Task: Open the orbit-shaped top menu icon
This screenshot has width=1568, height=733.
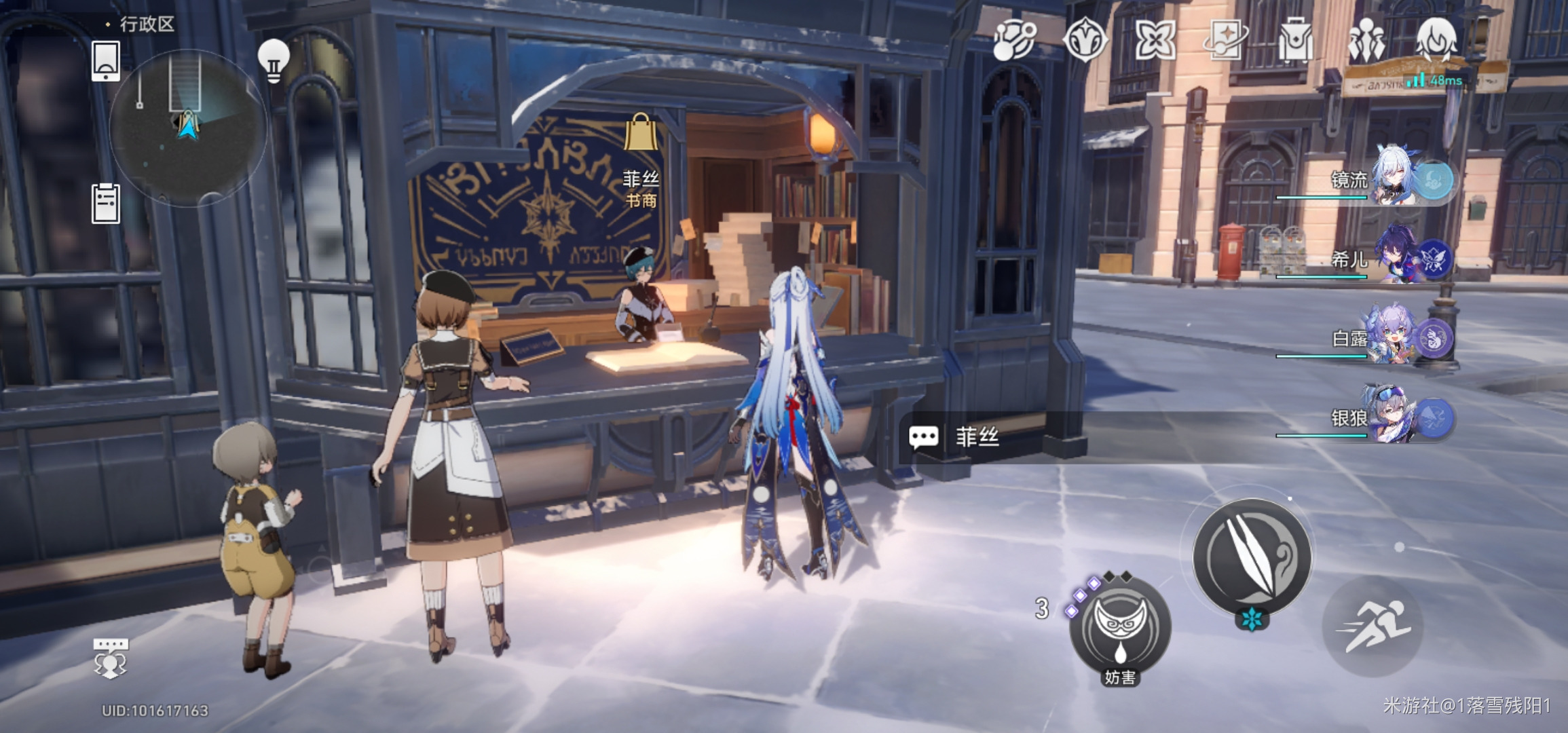Action: click(1014, 40)
